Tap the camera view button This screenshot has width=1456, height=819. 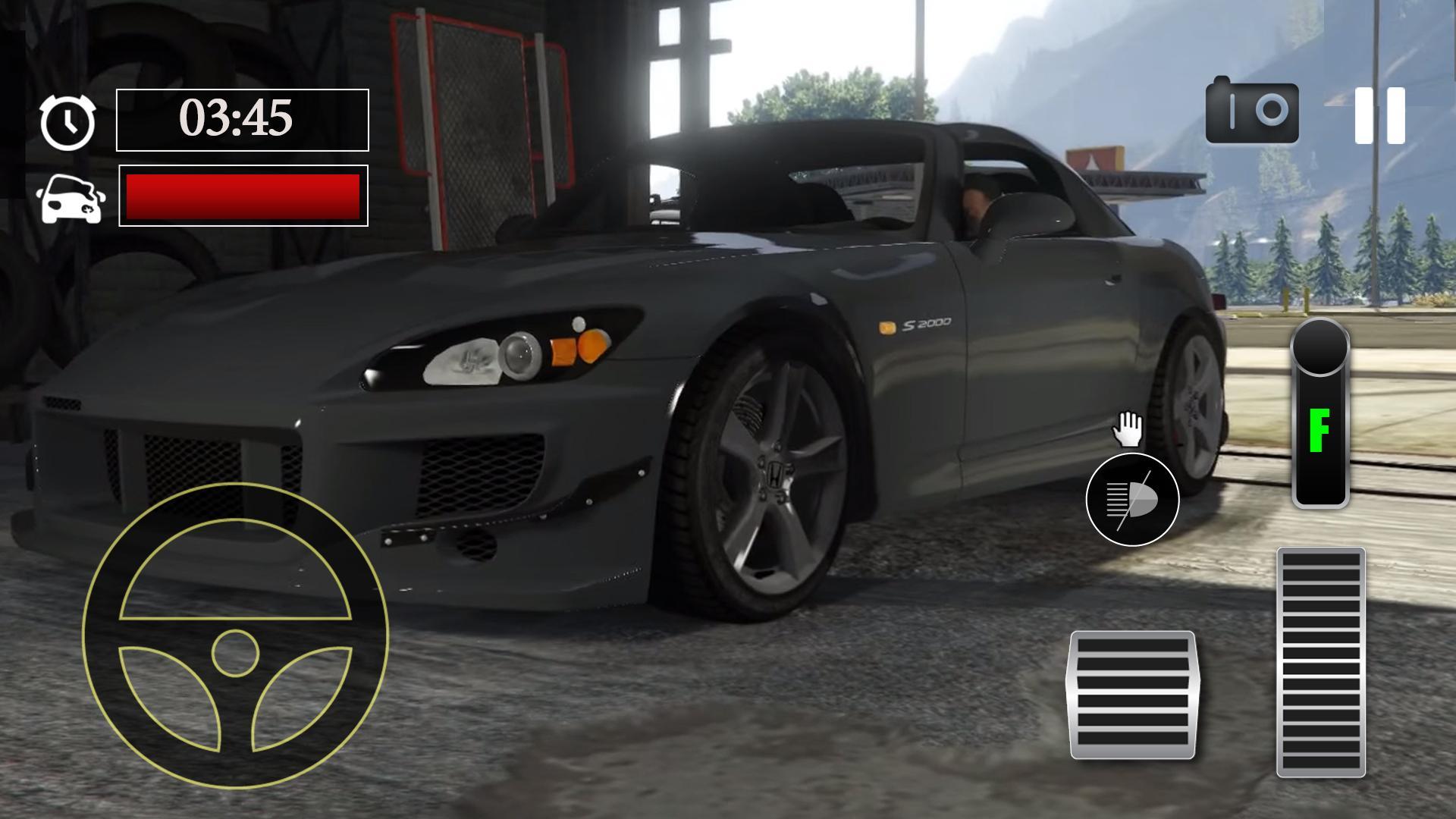coord(1252,111)
